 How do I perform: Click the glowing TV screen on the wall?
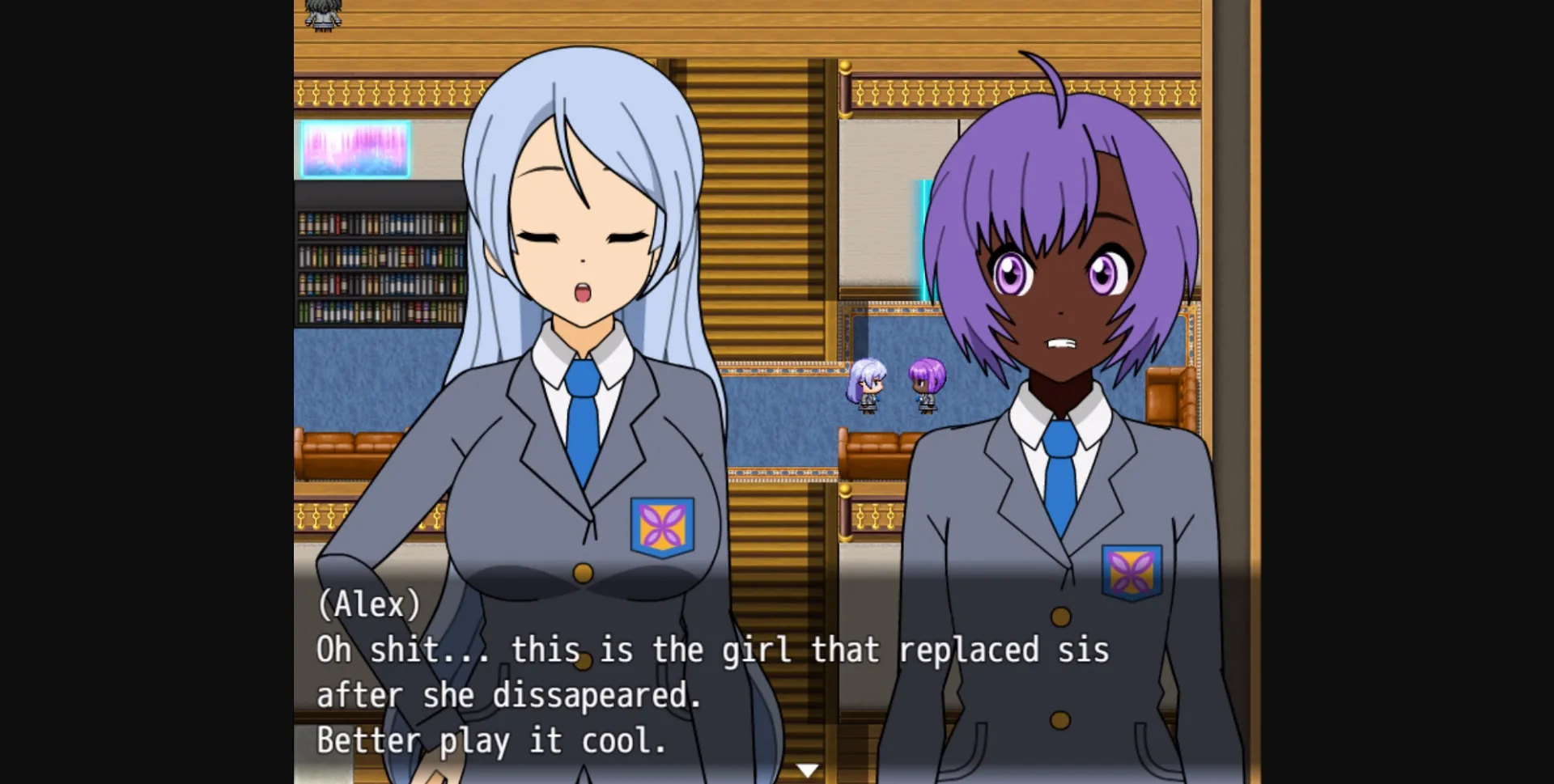coord(355,150)
